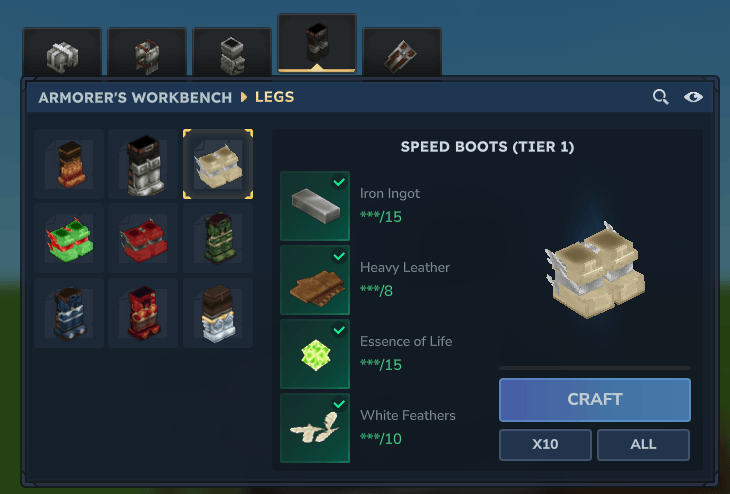Open the recipe search magnifier
Viewport: 730px width, 494px height.
coord(660,97)
